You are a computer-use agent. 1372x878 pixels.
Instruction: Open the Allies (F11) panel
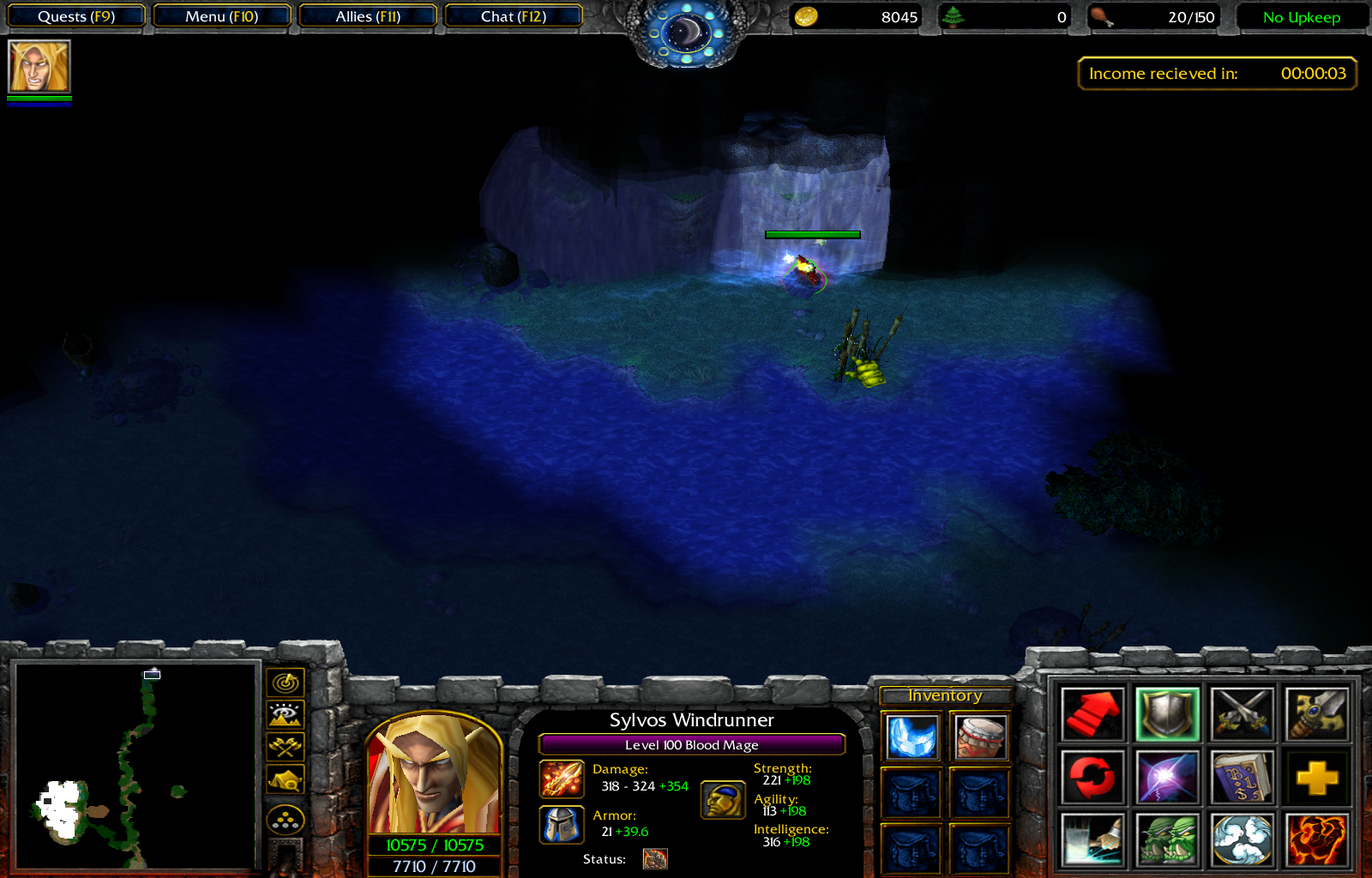click(368, 15)
